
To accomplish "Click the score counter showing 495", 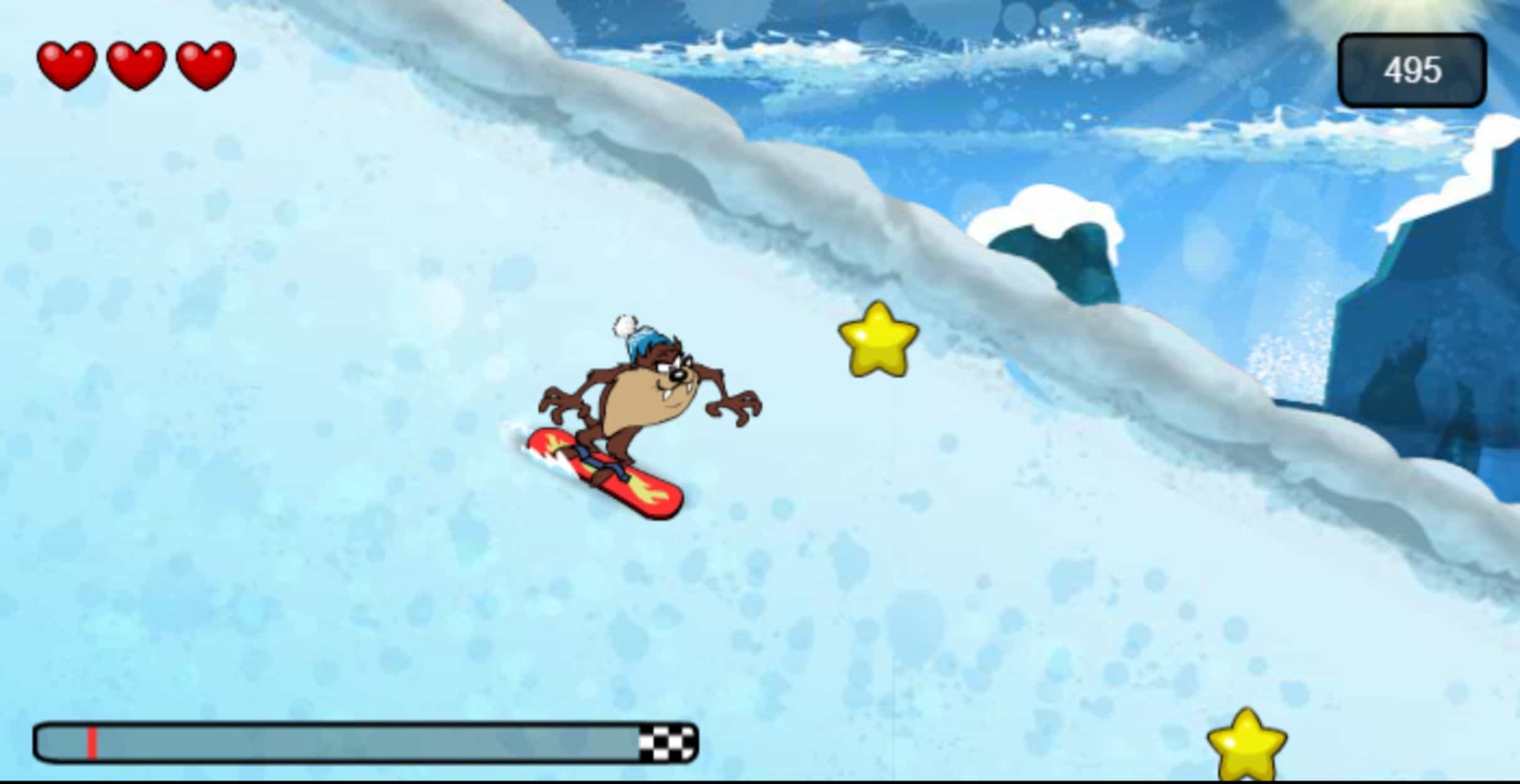I will coord(1413,69).
